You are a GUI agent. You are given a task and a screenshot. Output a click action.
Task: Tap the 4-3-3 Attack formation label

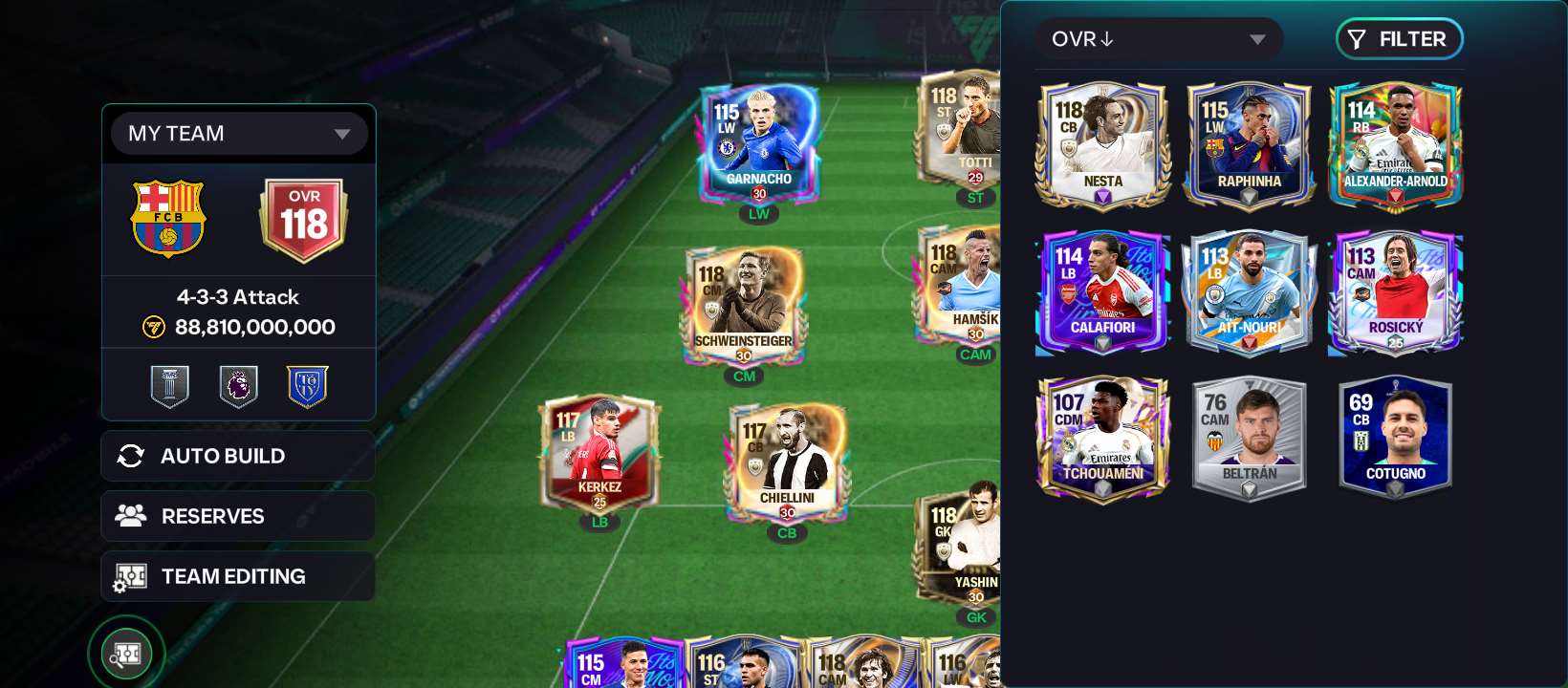click(238, 297)
